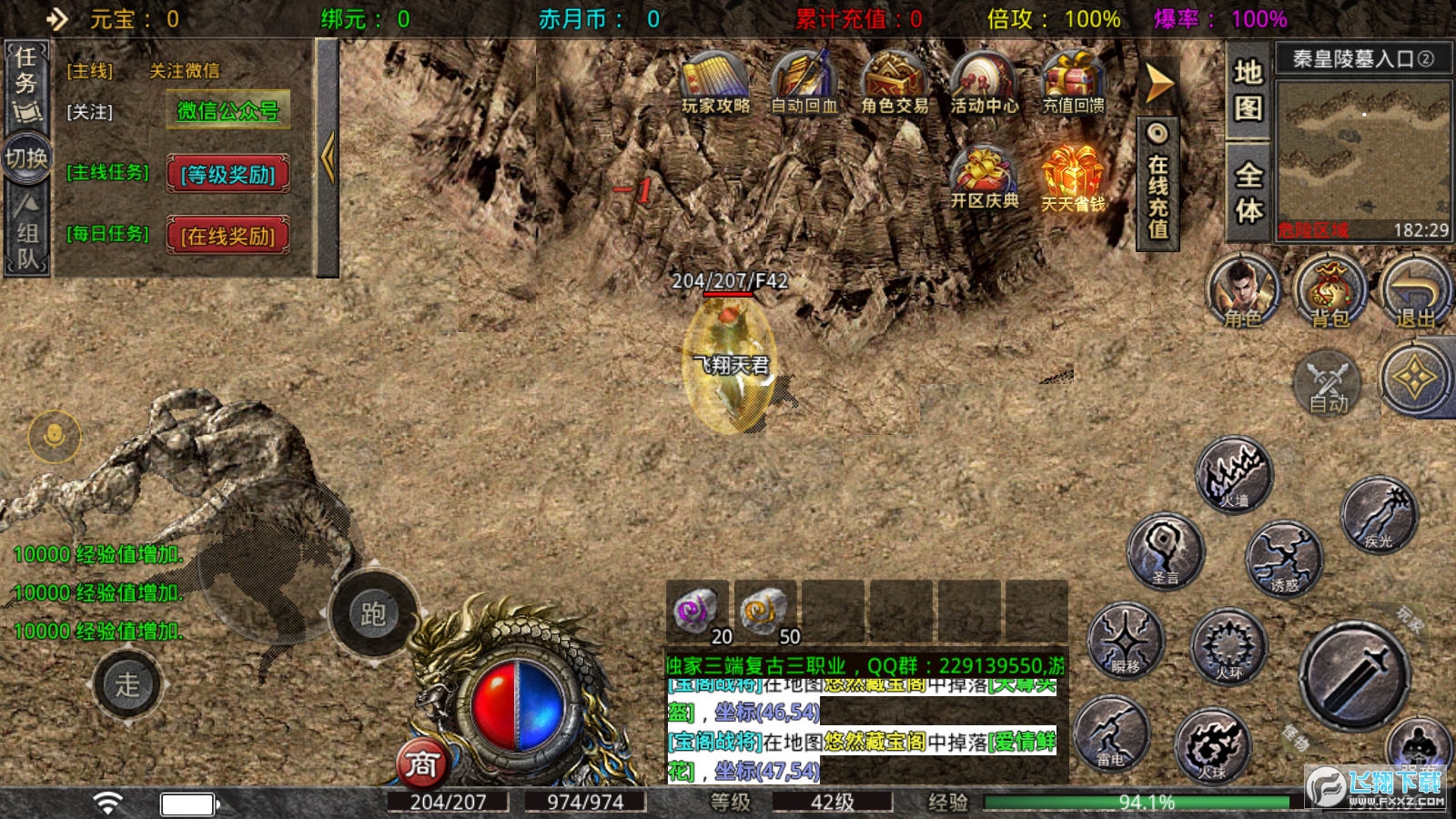Use the 瞬移 teleport skill
This screenshot has height=819, width=1456.
click(x=1126, y=642)
